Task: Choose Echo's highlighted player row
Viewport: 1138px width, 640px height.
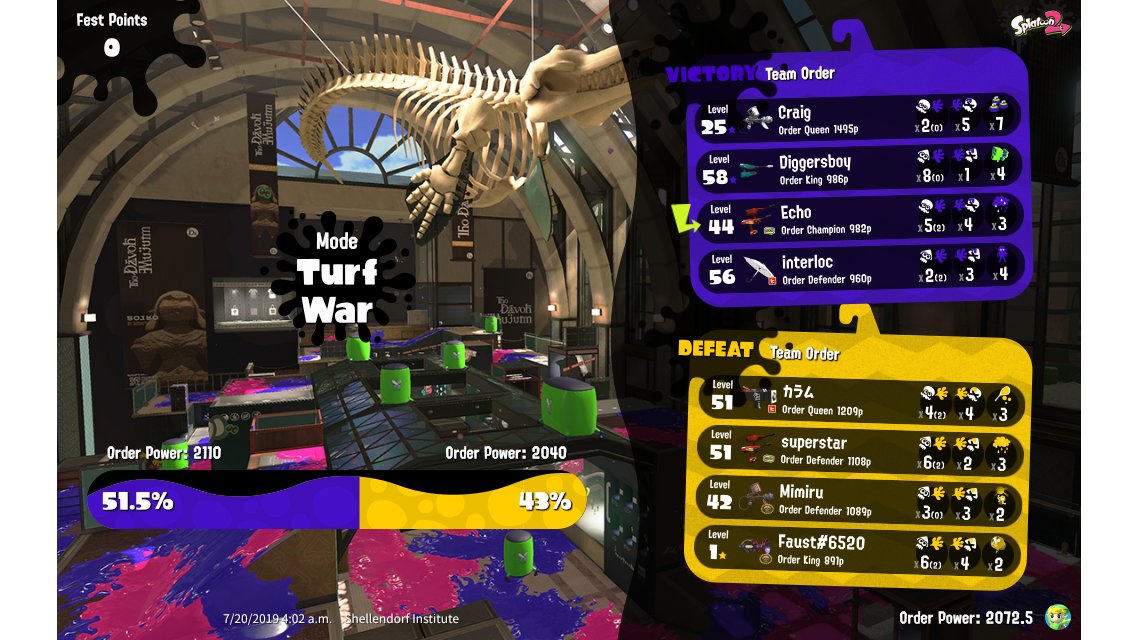Action: tap(858, 218)
